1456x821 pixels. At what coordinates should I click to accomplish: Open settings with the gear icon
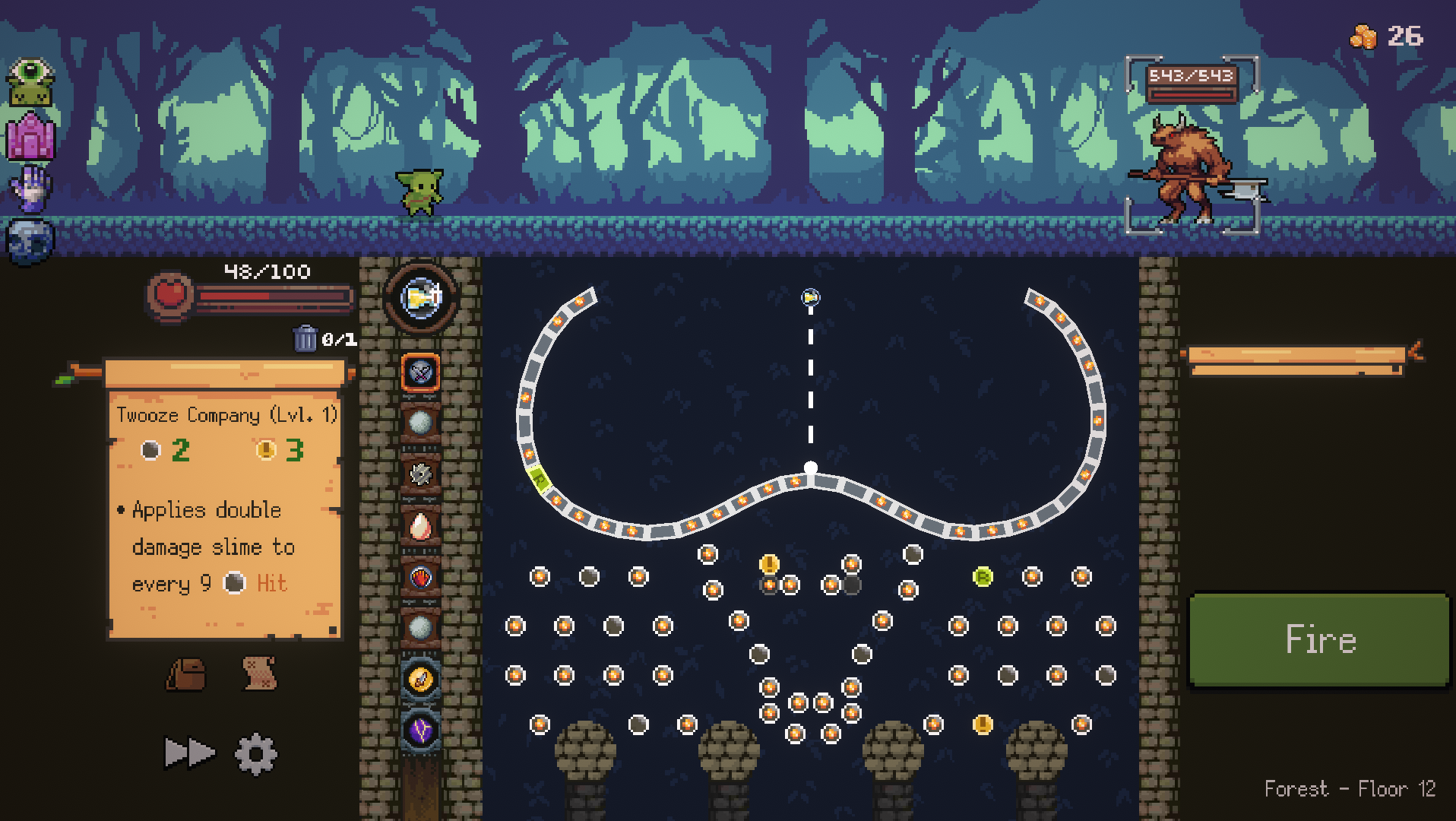[255, 753]
